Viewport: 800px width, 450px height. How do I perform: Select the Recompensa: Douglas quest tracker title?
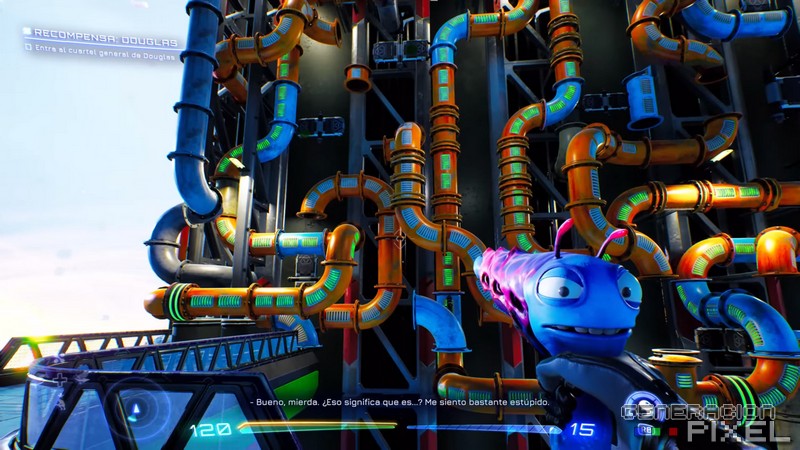(x=104, y=42)
